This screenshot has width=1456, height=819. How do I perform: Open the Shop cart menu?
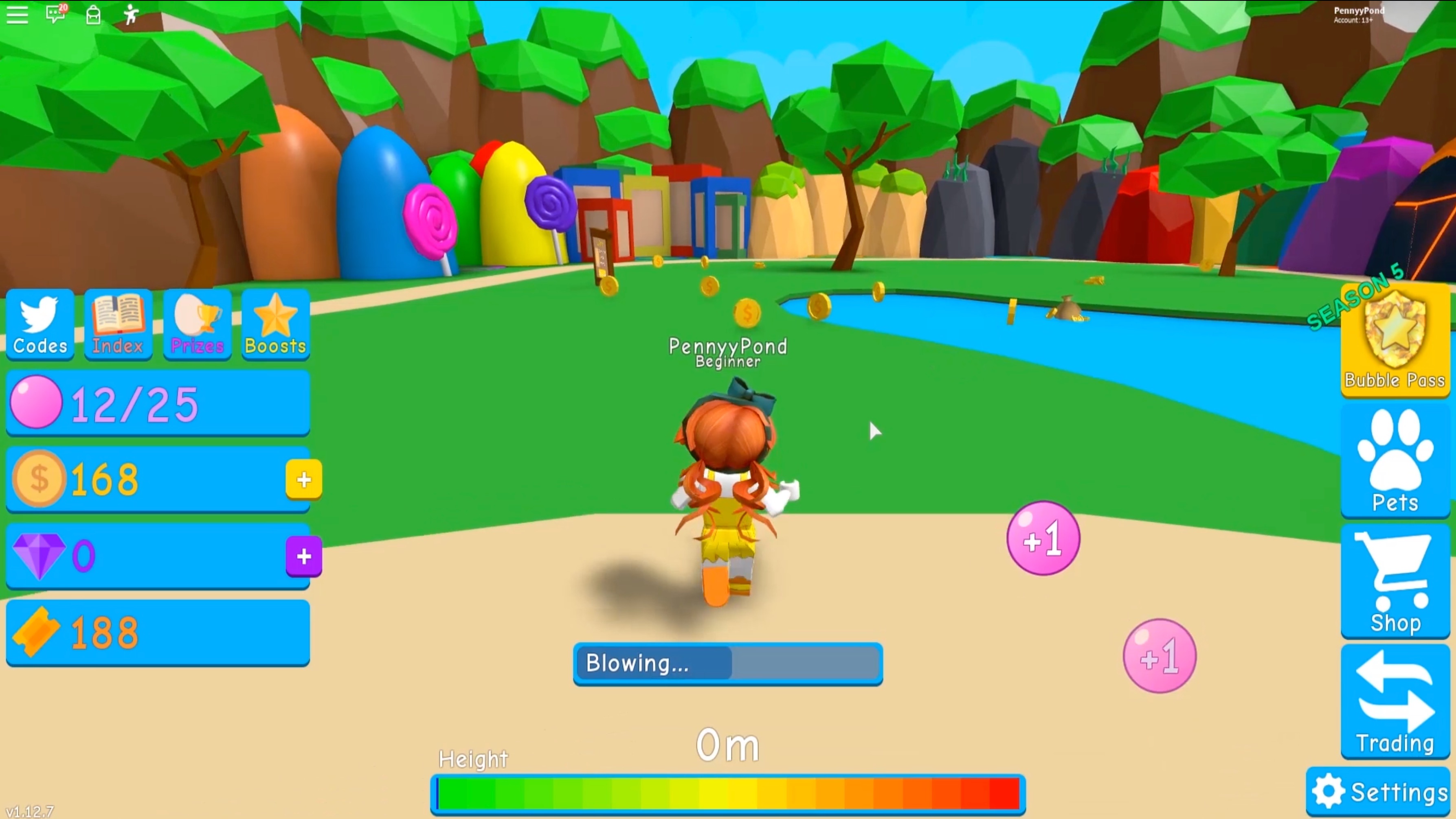(x=1395, y=582)
